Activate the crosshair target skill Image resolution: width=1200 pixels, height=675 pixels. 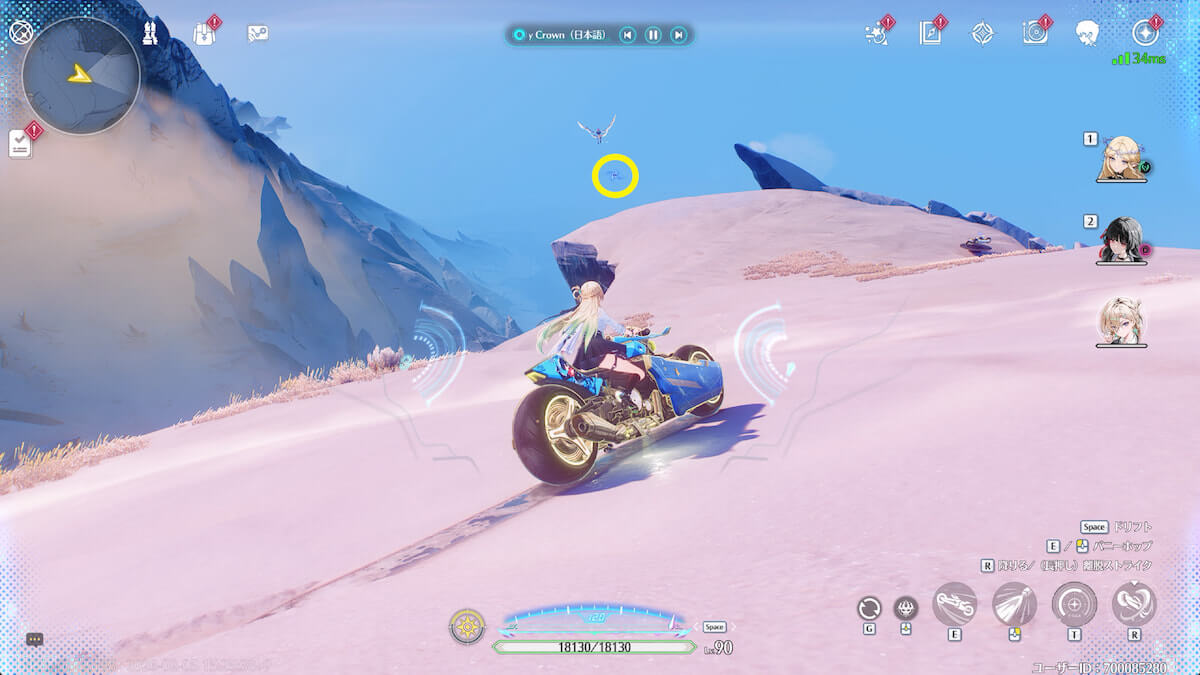[x=1074, y=604]
